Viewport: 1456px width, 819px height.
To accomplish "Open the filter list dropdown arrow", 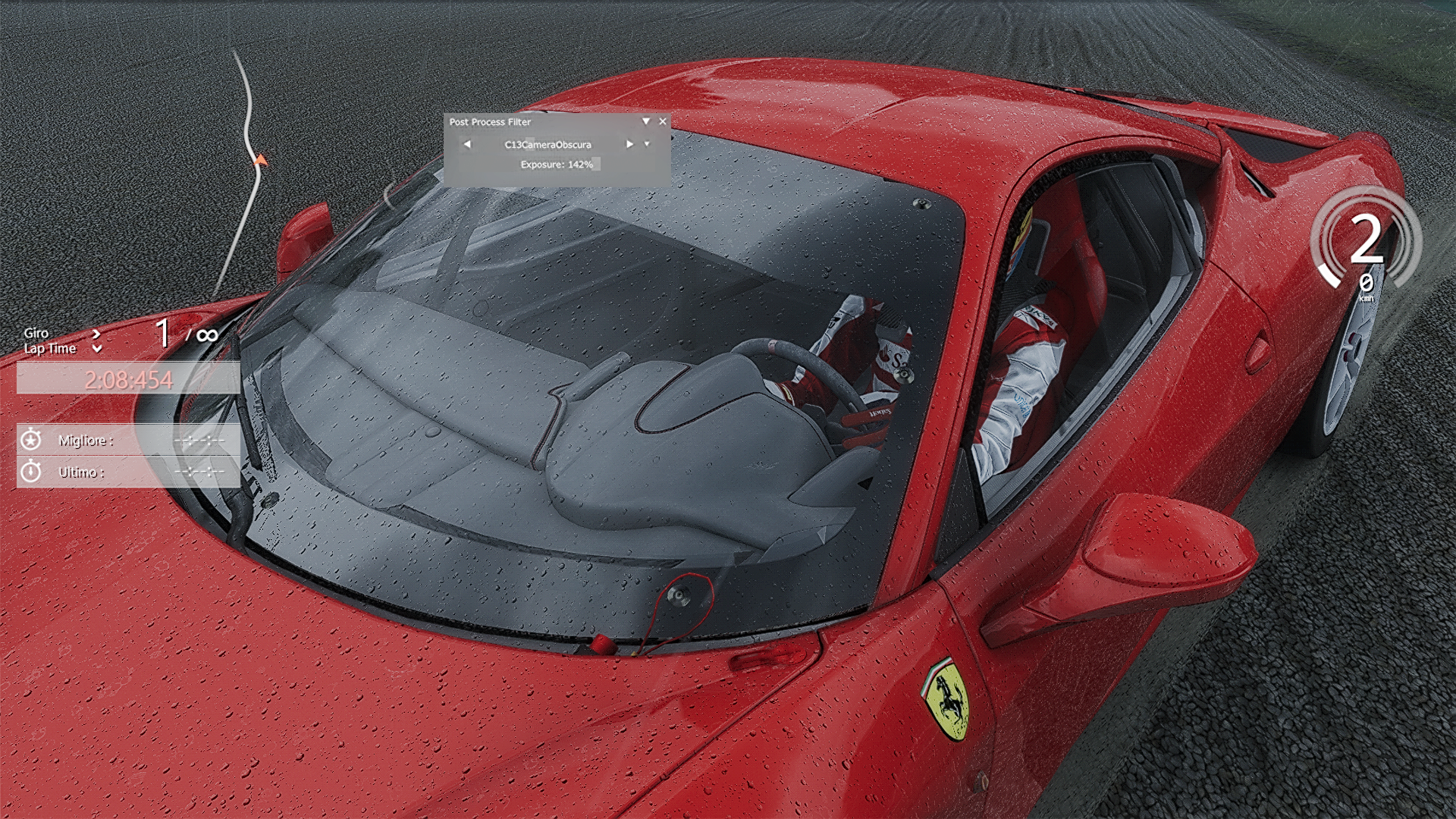I will 647,144.
